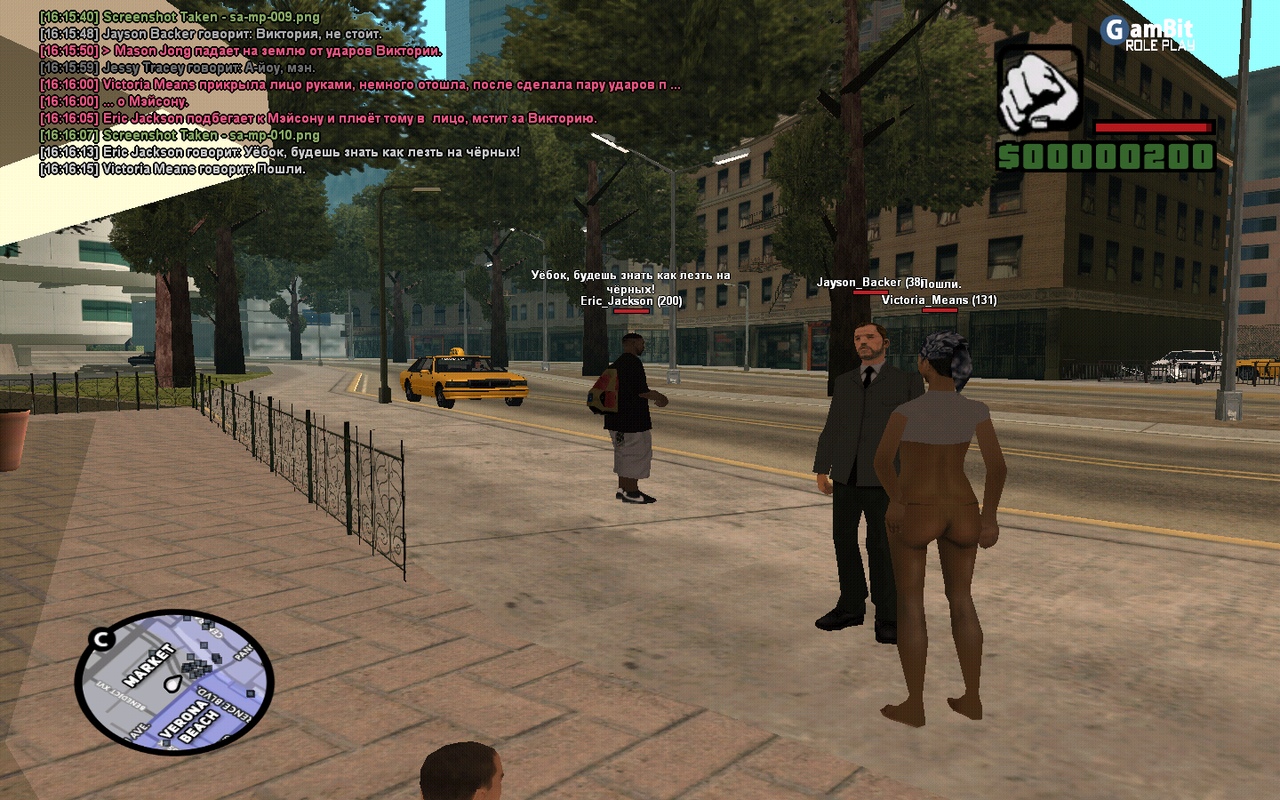Select the Screenshot Taken sa-mp-010.png chat line
The image size is (1280, 800).
[x=180, y=135]
